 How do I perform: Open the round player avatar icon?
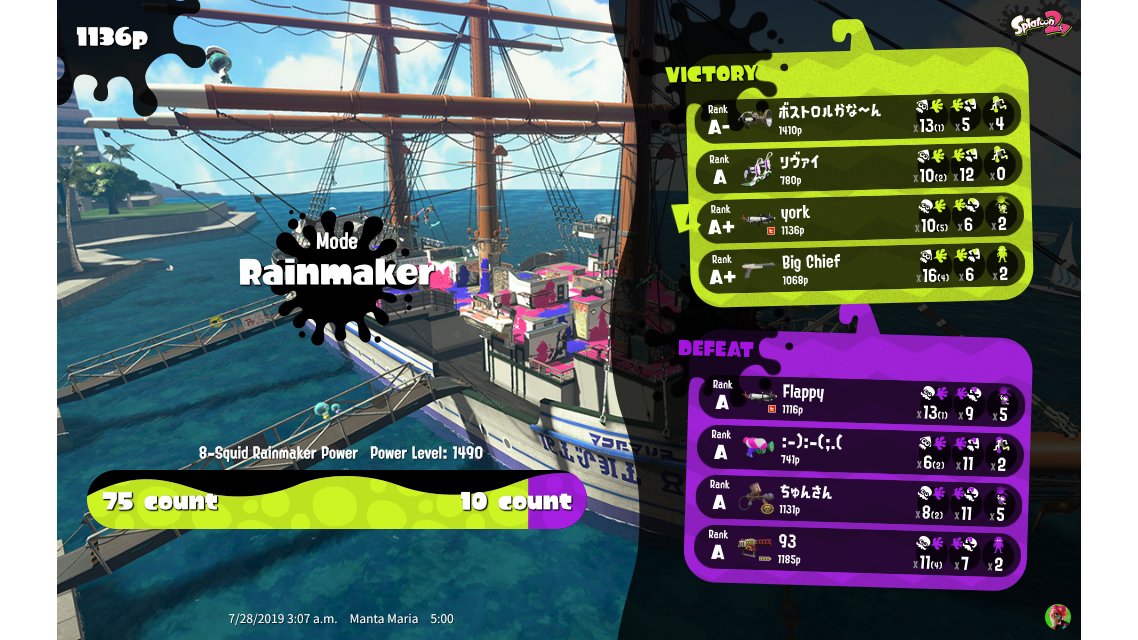pyautogui.click(x=1057, y=616)
